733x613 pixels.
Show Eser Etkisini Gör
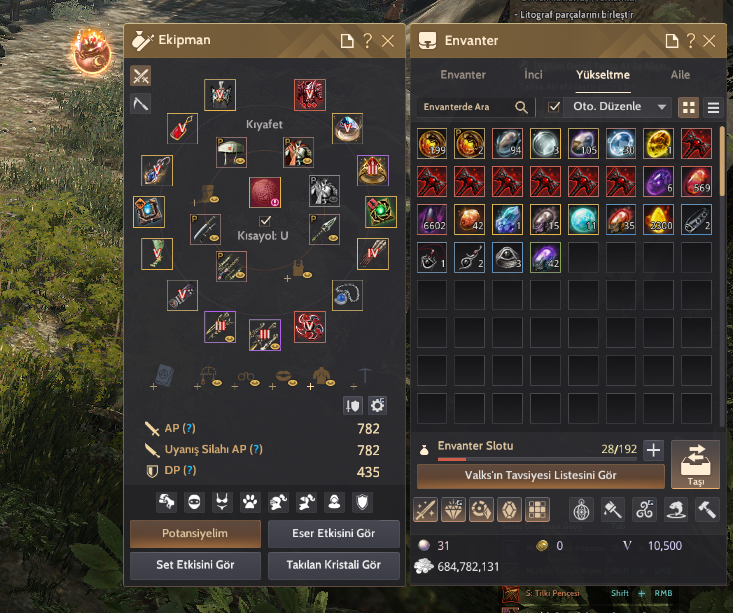334,533
